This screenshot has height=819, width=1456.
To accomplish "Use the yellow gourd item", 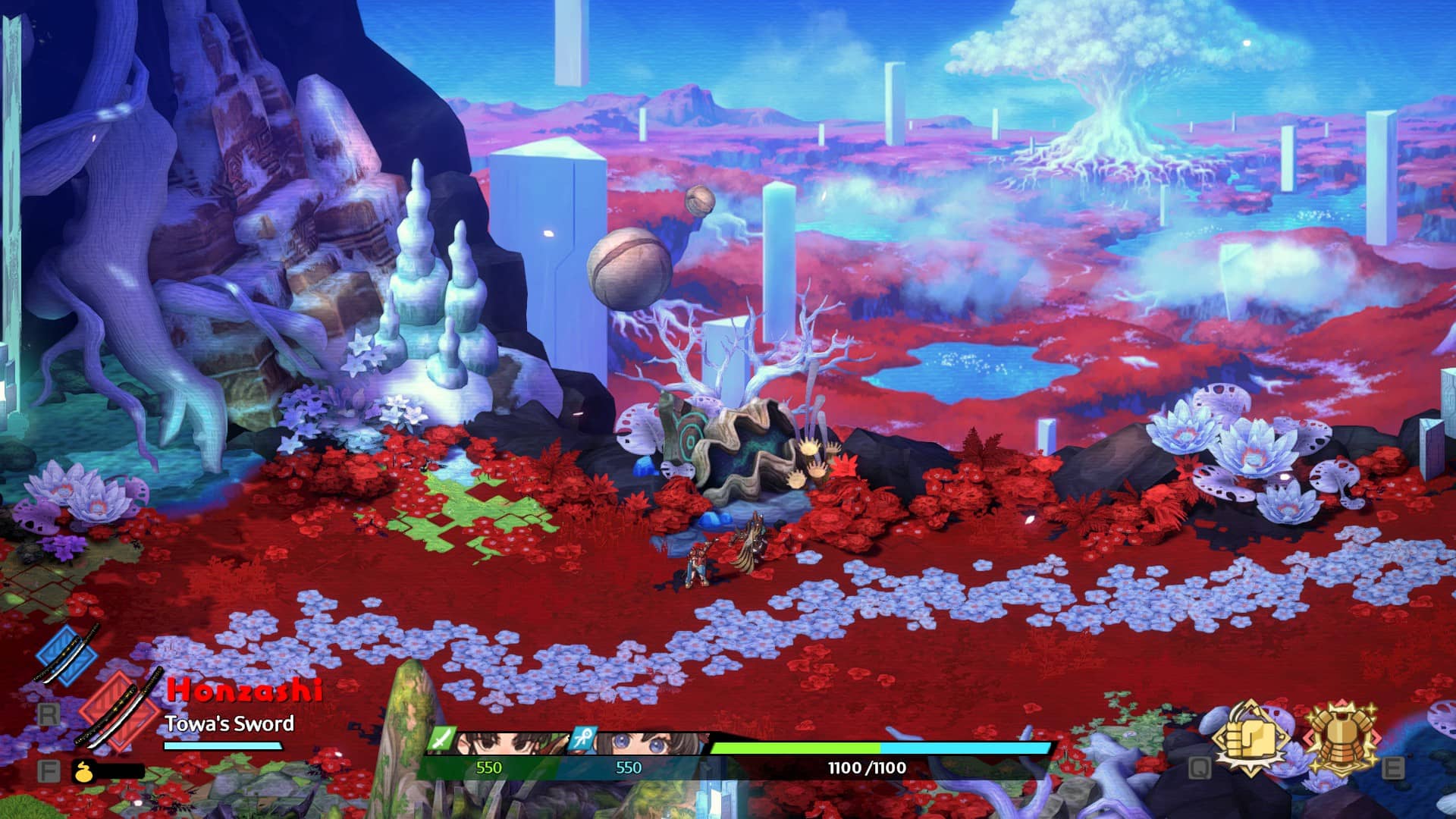I will pyautogui.click(x=83, y=772).
